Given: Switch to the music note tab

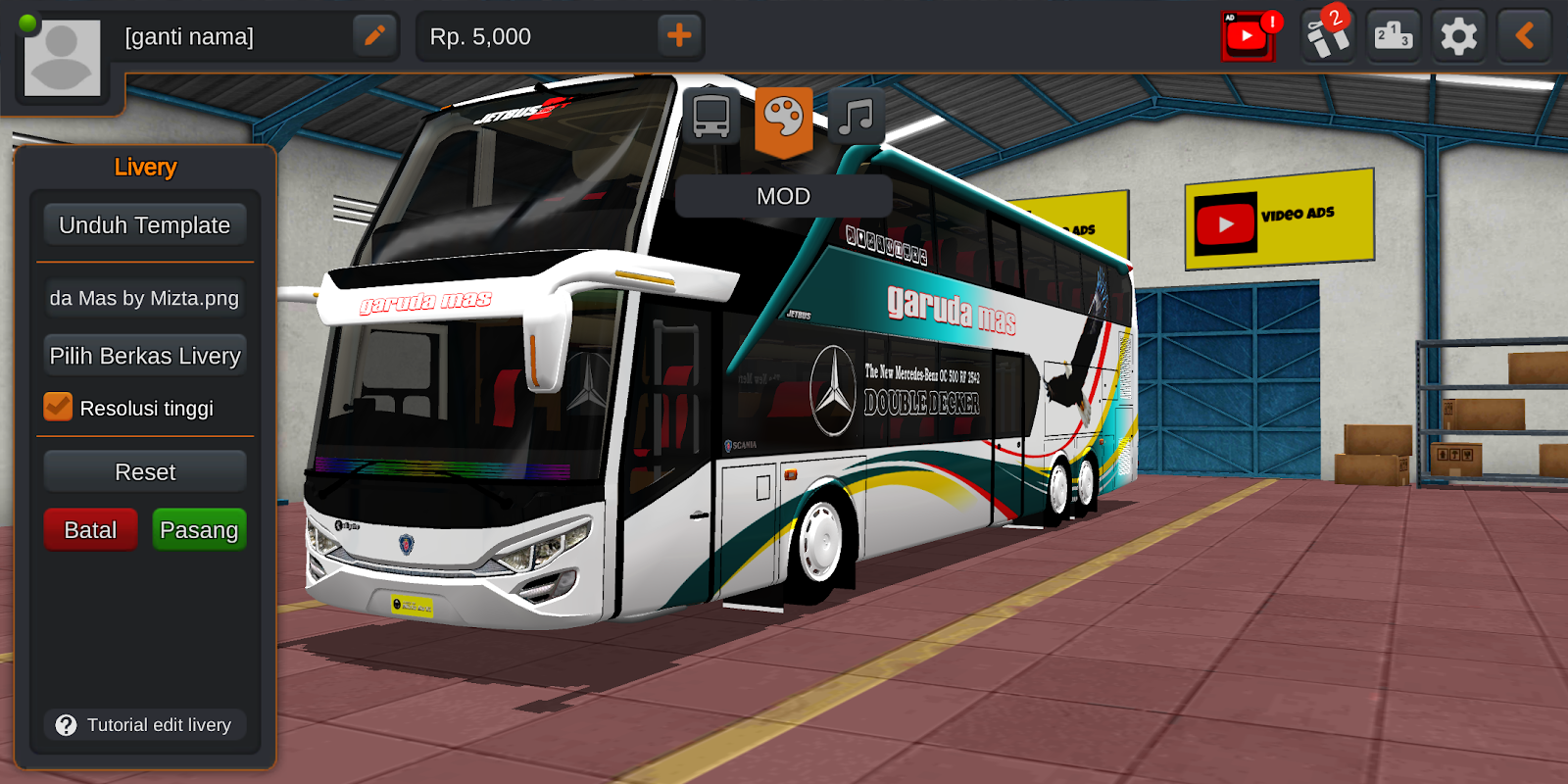Looking at the screenshot, I should 857,115.
